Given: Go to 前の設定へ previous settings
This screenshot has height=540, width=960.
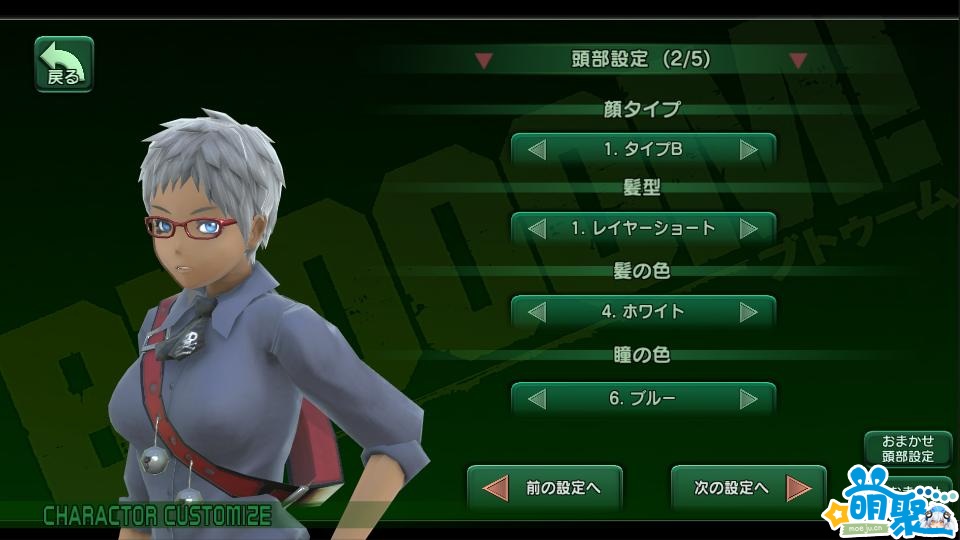Looking at the screenshot, I should click(x=545, y=488).
